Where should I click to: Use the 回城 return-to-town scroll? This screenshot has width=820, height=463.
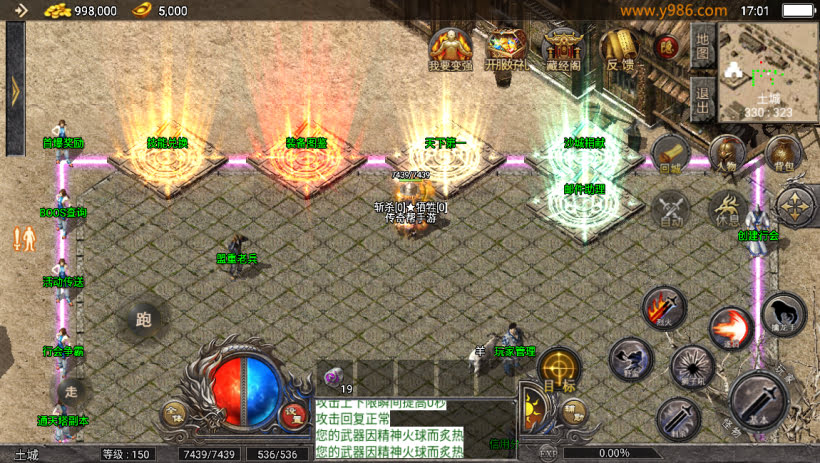pos(670,155)
